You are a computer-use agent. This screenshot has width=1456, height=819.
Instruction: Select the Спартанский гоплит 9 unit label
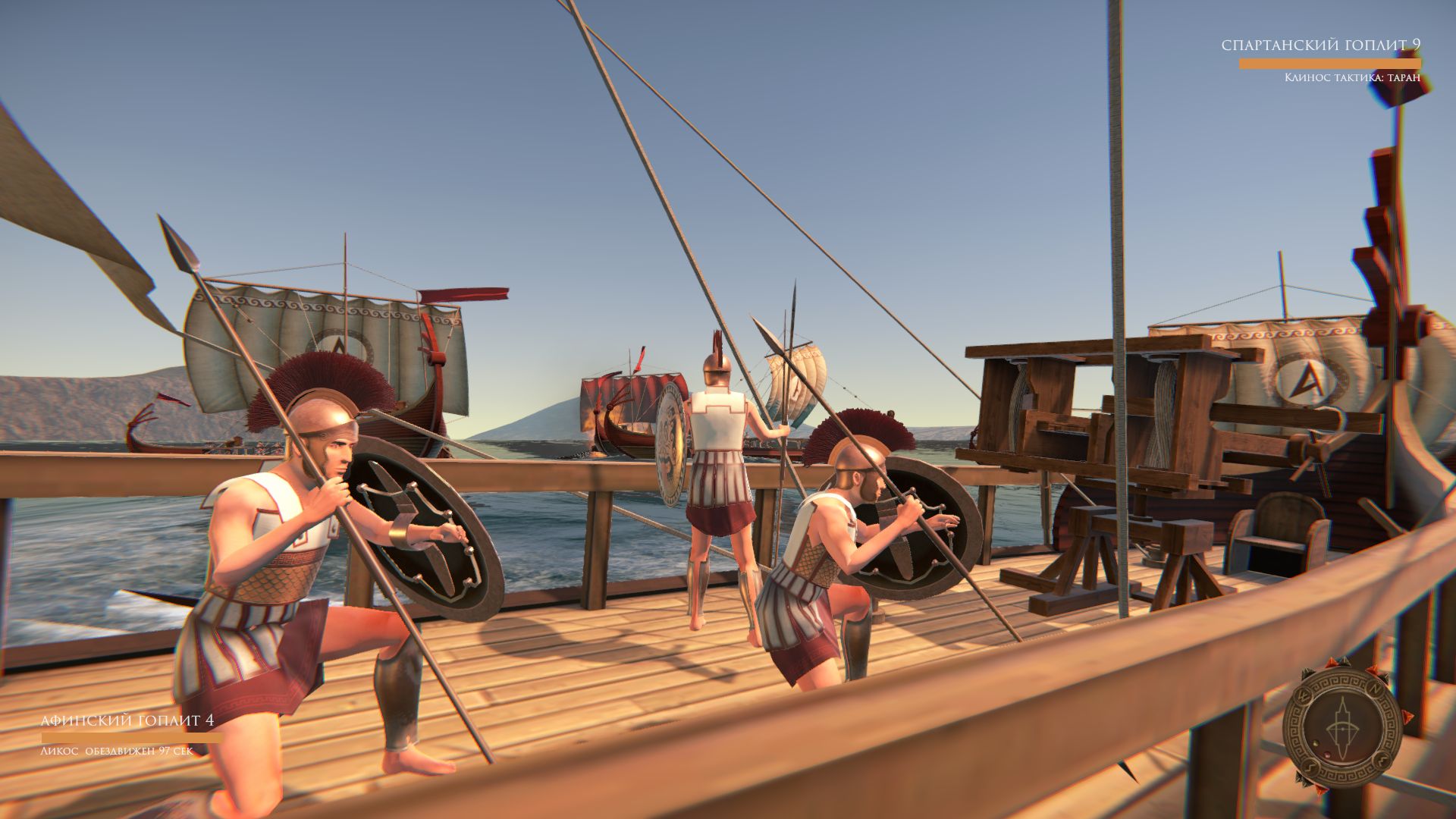1320,45
